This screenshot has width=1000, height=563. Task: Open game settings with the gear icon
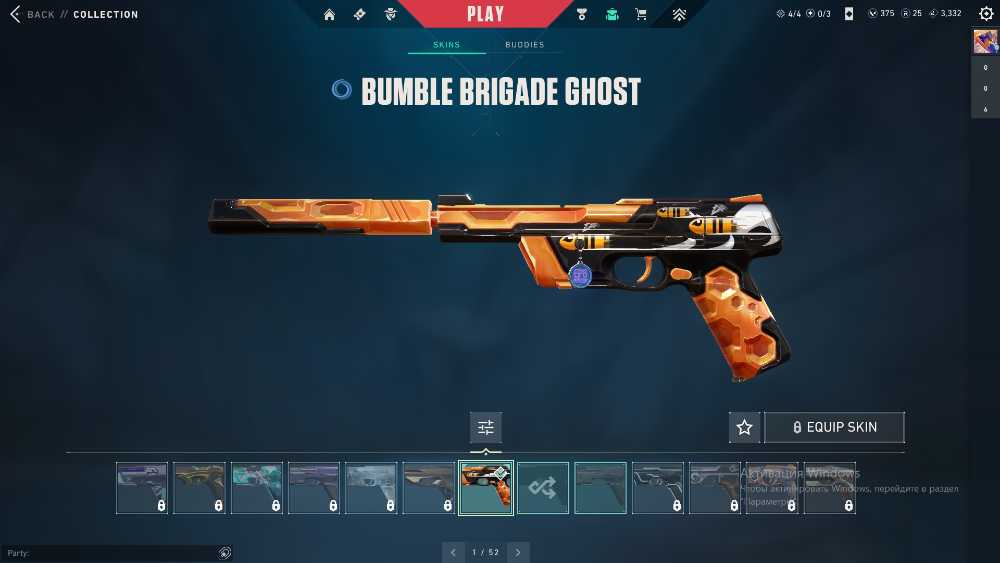click(986, 14)
